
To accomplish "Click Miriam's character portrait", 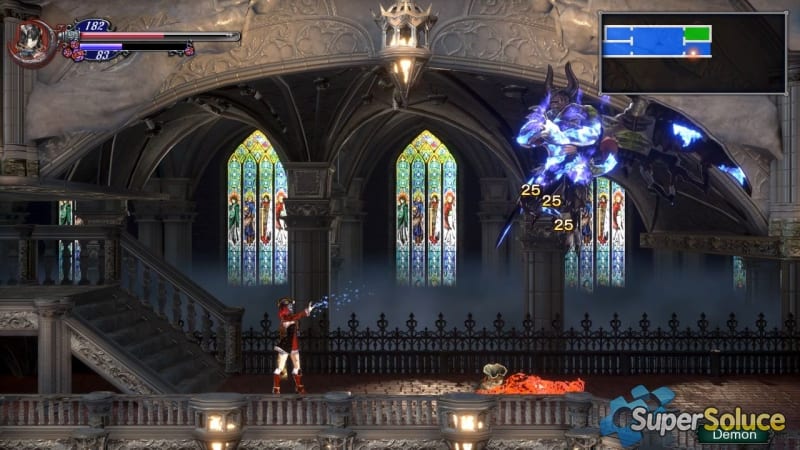I will (32, 42).
